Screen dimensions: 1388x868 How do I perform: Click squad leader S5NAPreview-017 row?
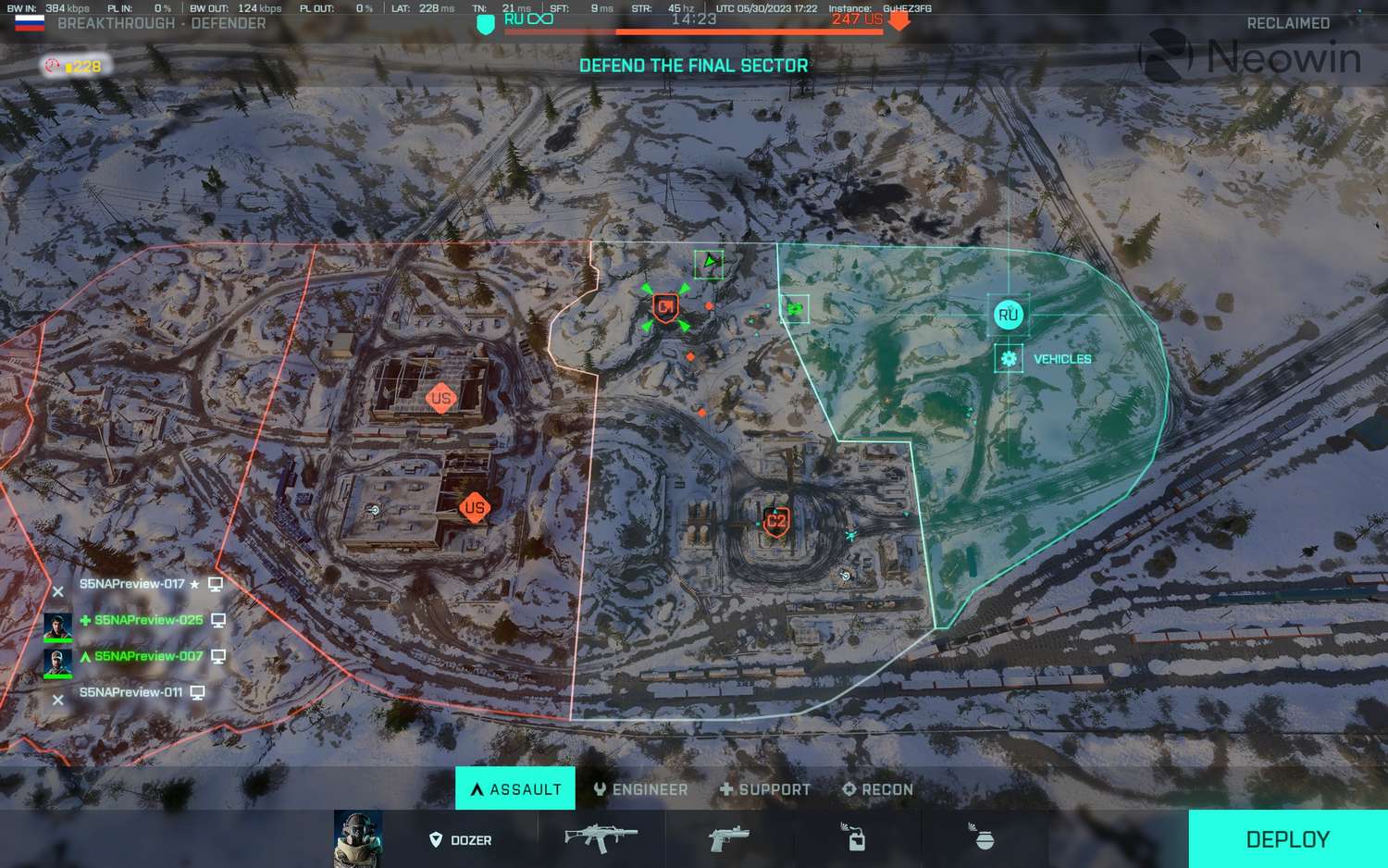point(132,584)
